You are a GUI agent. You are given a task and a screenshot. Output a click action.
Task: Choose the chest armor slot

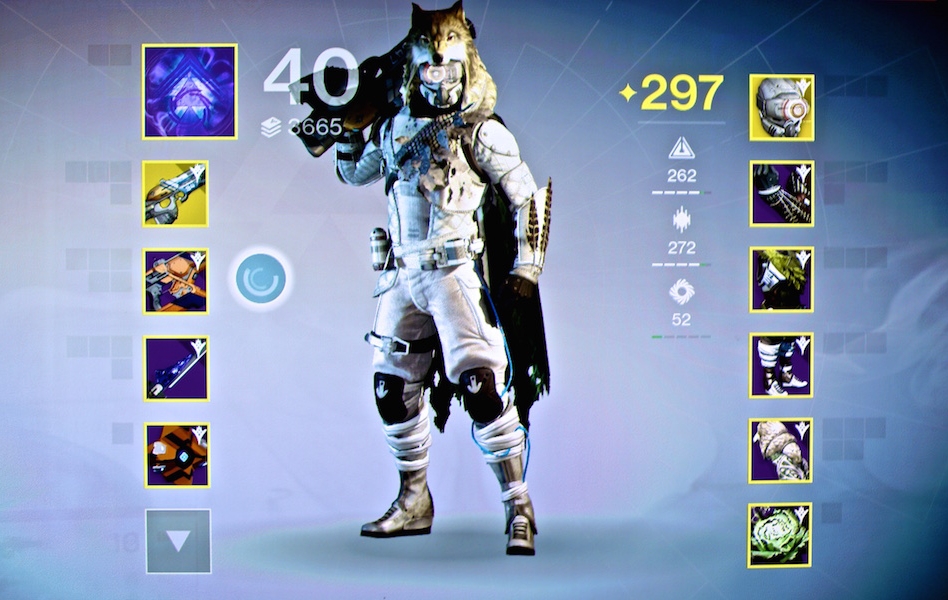781,279
